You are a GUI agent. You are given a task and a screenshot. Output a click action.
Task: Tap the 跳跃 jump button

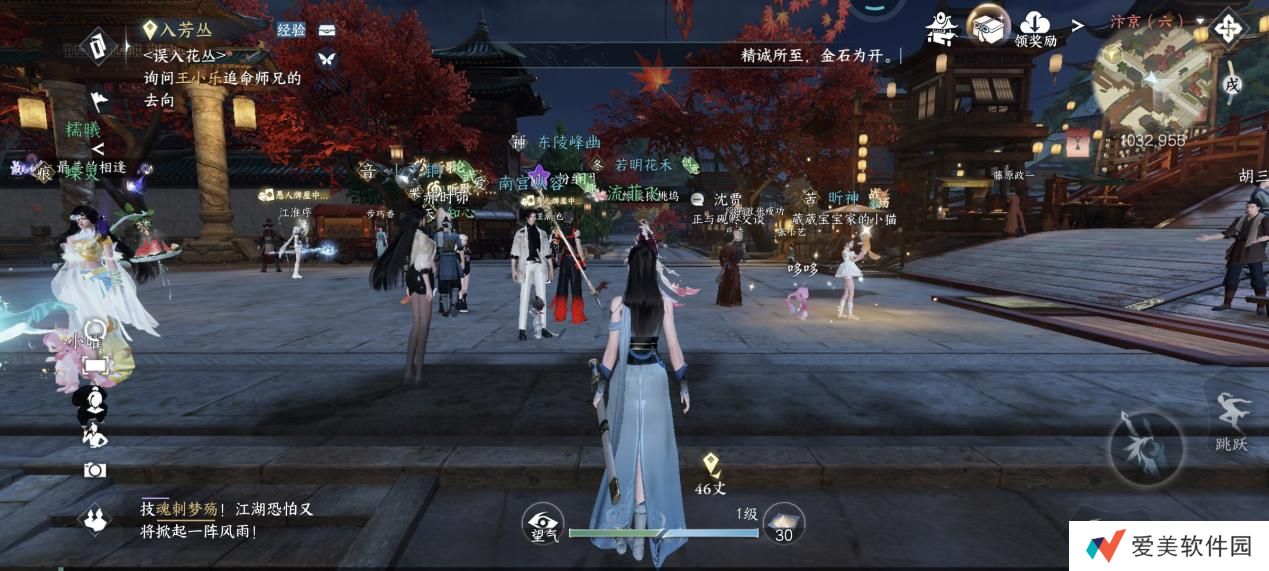coord(1231,421)
